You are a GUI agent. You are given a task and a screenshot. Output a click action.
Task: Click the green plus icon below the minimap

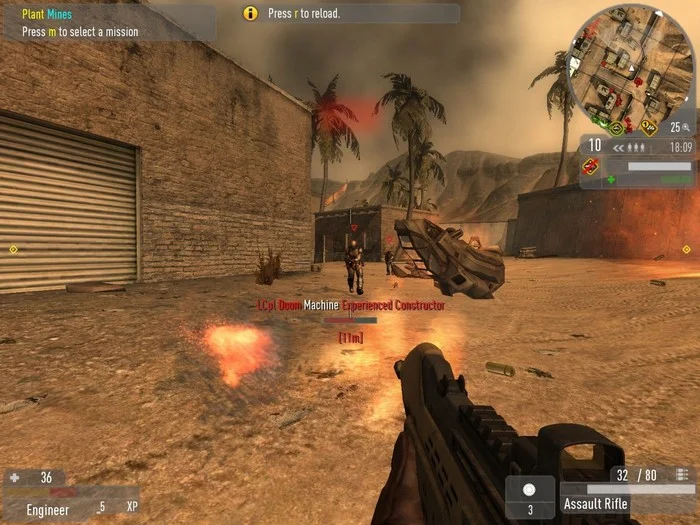611,180
